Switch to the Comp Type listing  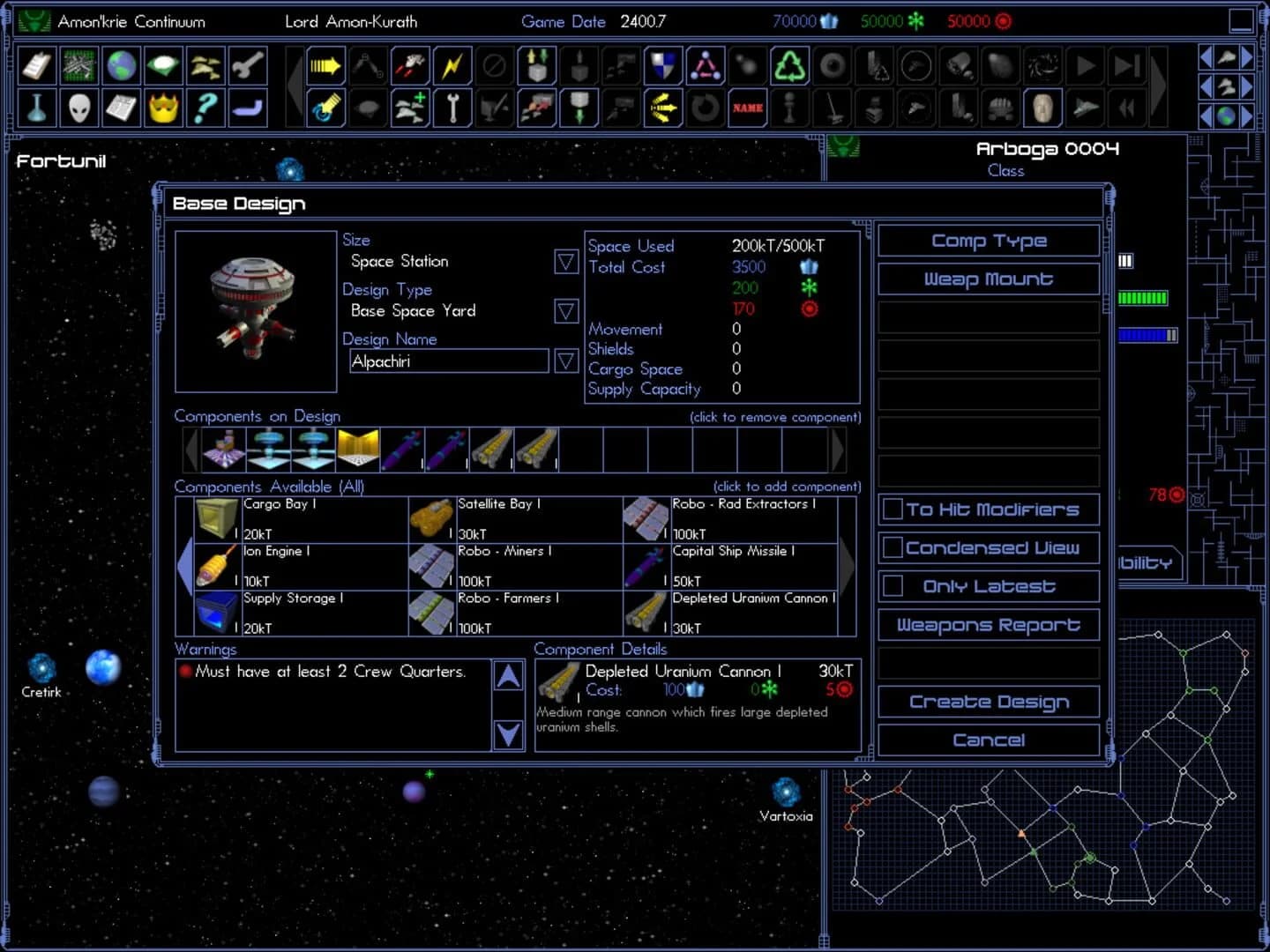[988, 240]
